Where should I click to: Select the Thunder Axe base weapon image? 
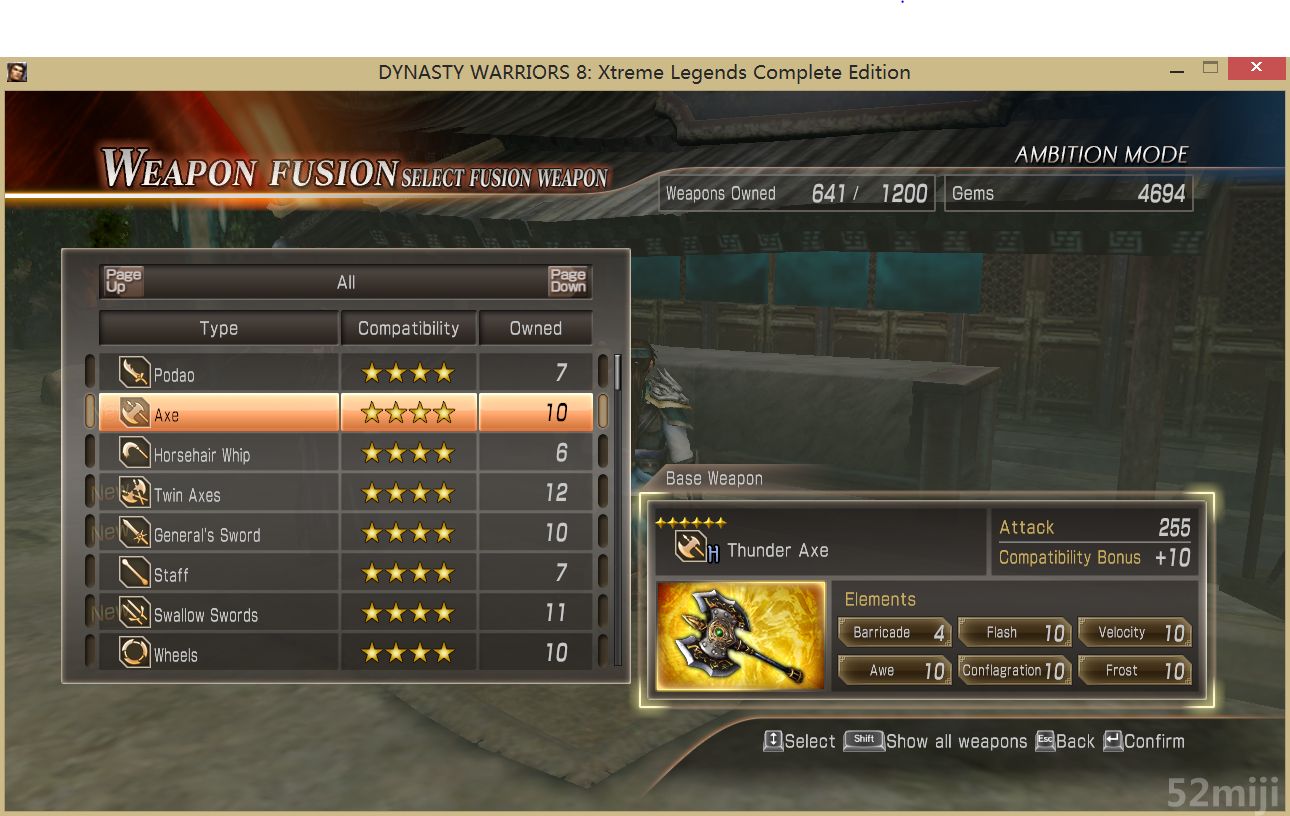pyautogui.click(x=741, y=636)
